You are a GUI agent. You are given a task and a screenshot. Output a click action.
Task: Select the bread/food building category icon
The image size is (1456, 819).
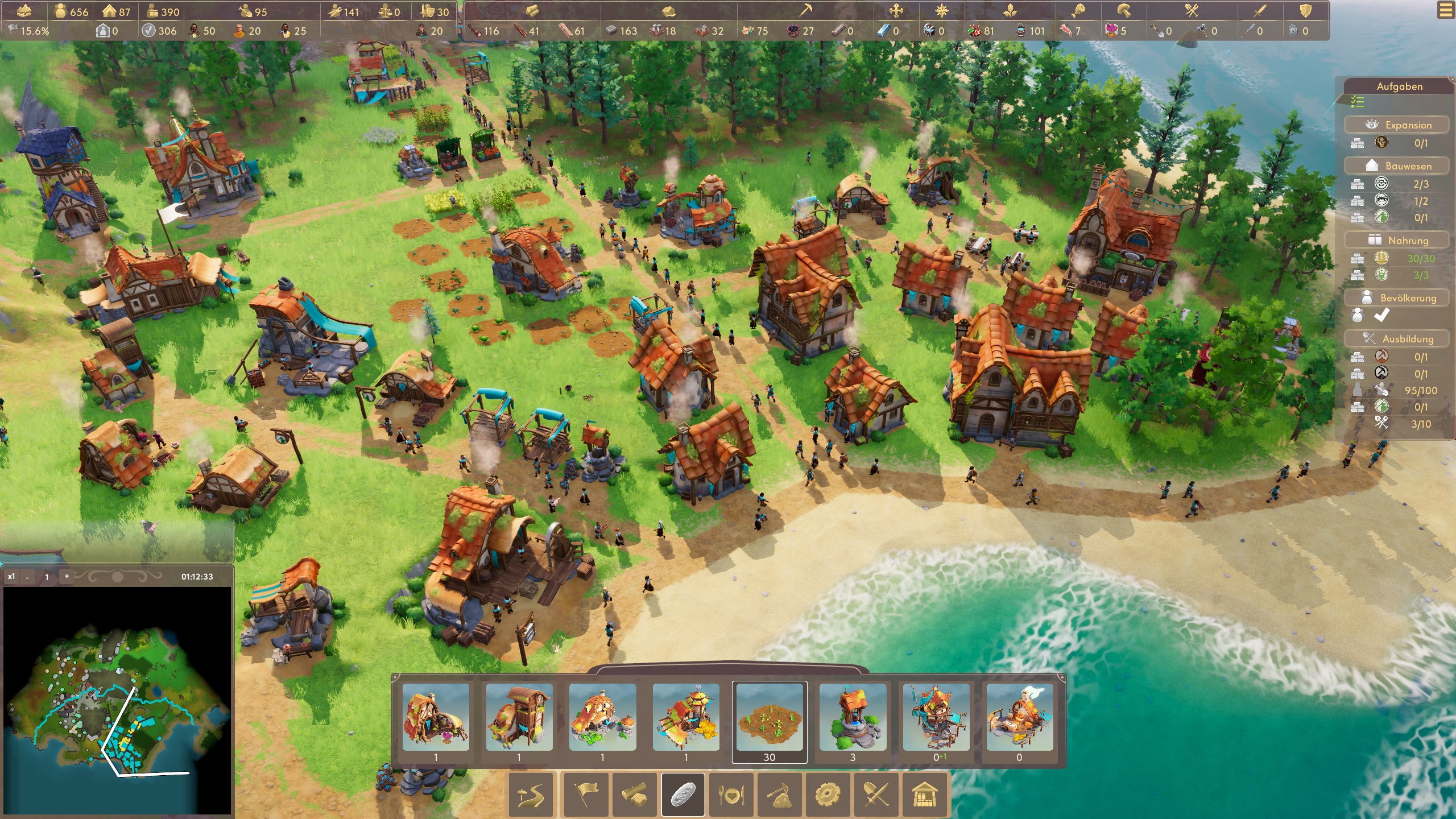(682, 795)
